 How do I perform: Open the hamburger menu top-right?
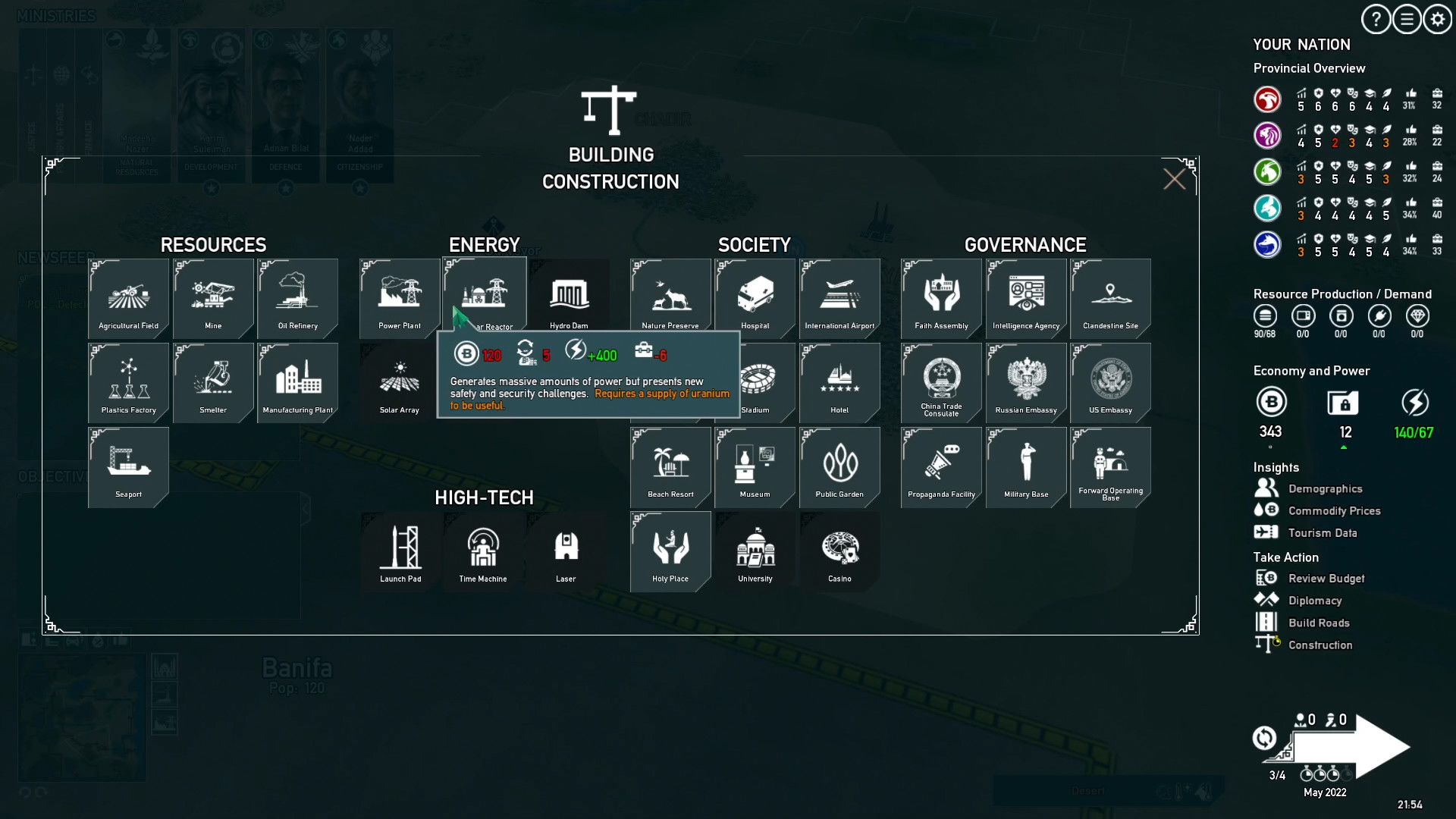[x=1407, y=20]
